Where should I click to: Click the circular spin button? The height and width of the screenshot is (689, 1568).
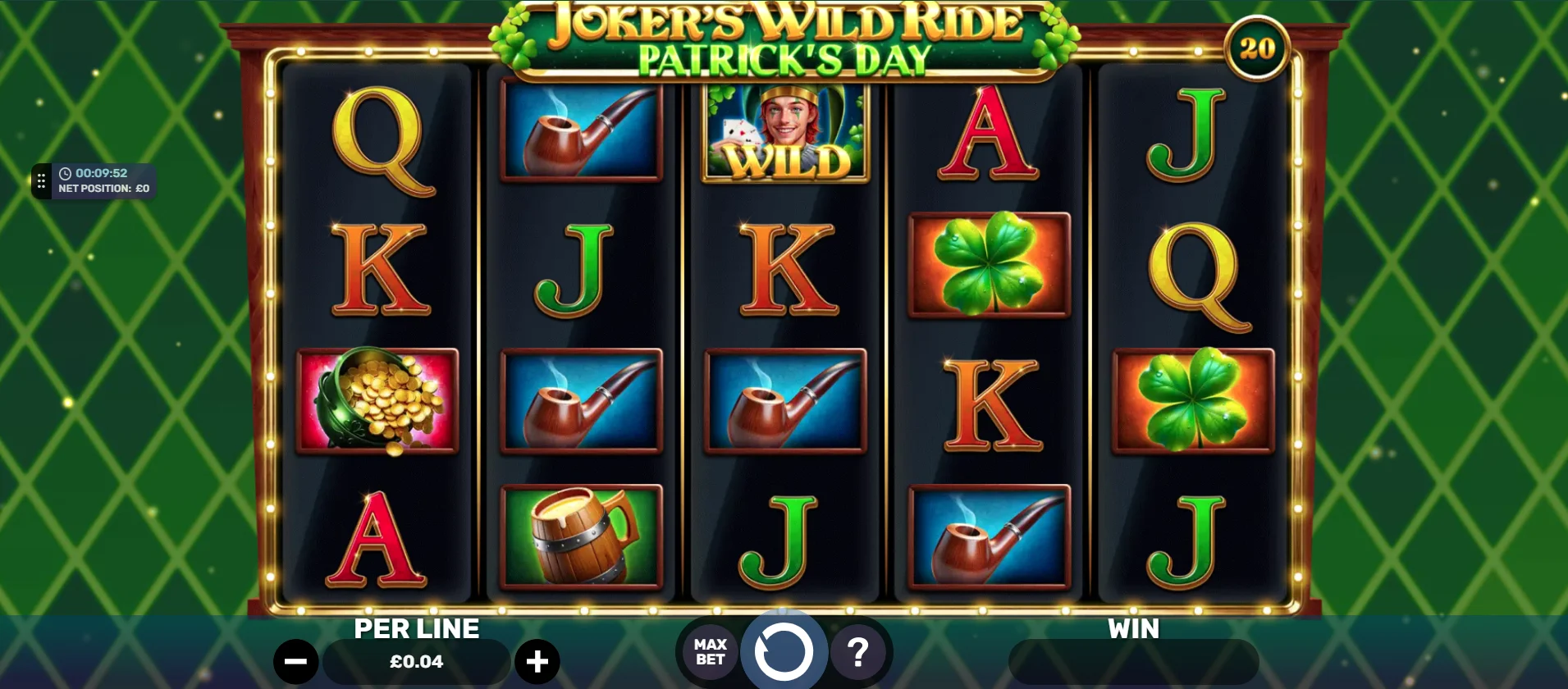[784, 651]
